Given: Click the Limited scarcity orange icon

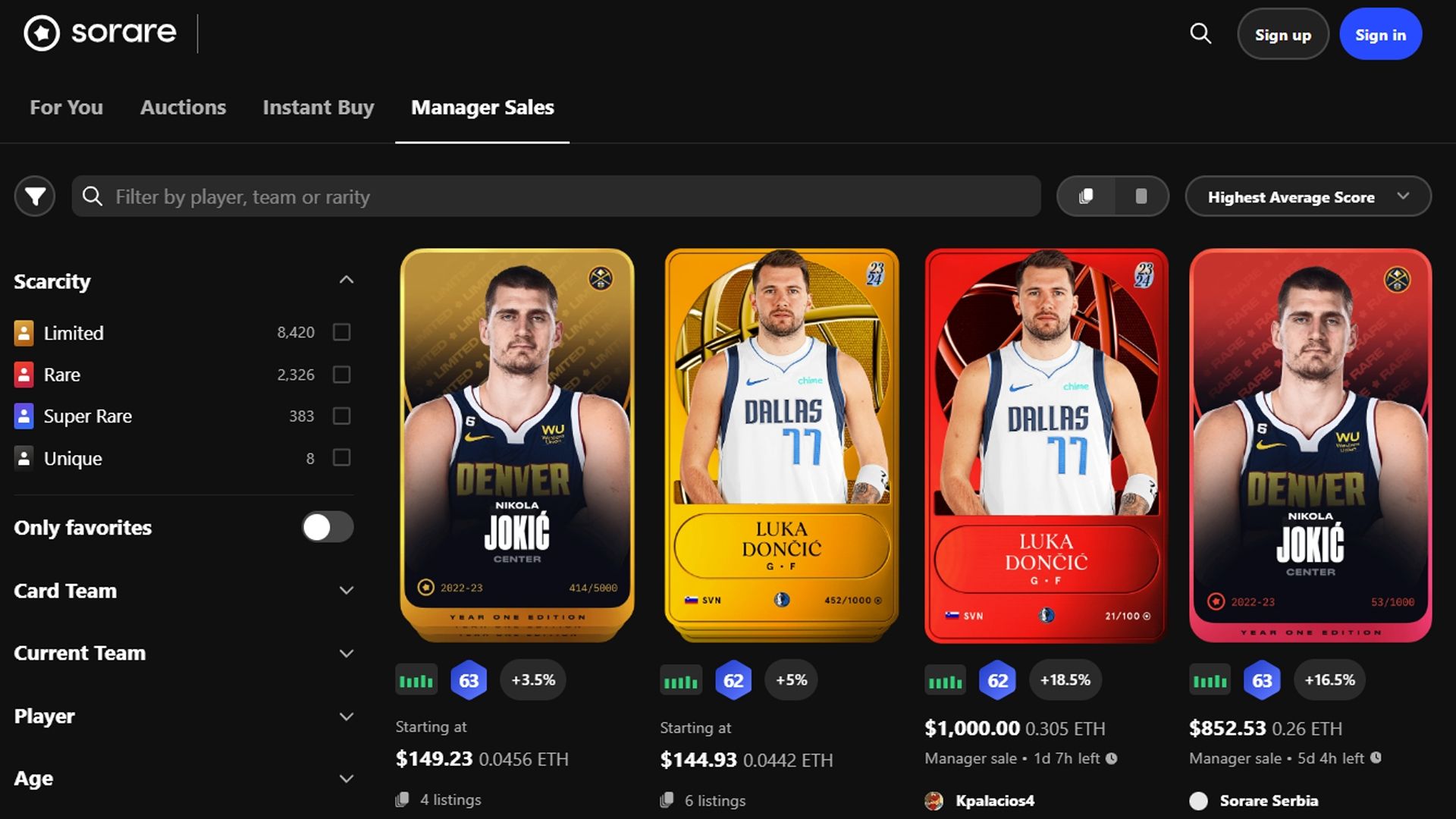Looking at the screenshot, I should [23, 332].
